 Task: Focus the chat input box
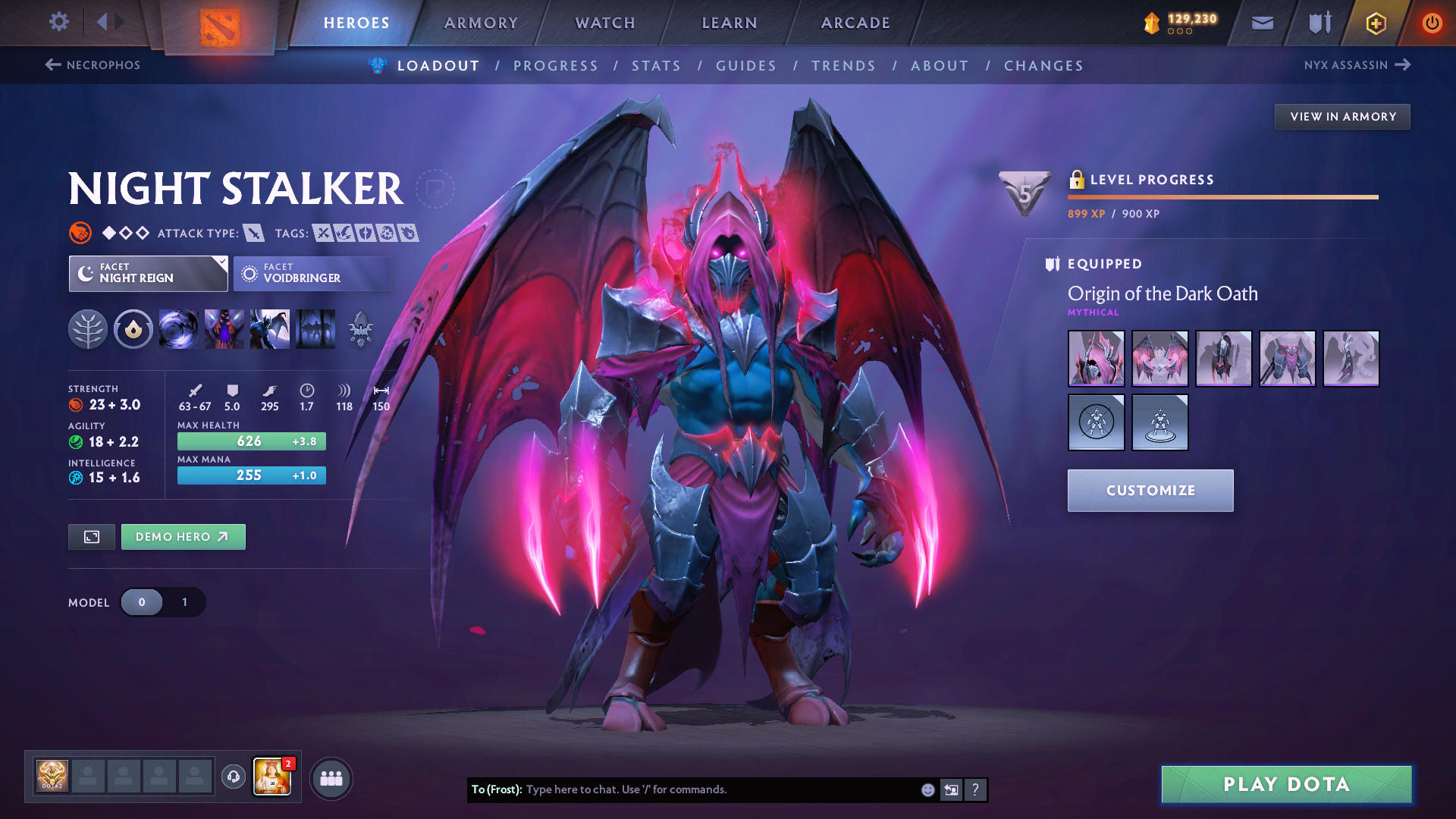[x=720, y=789]
